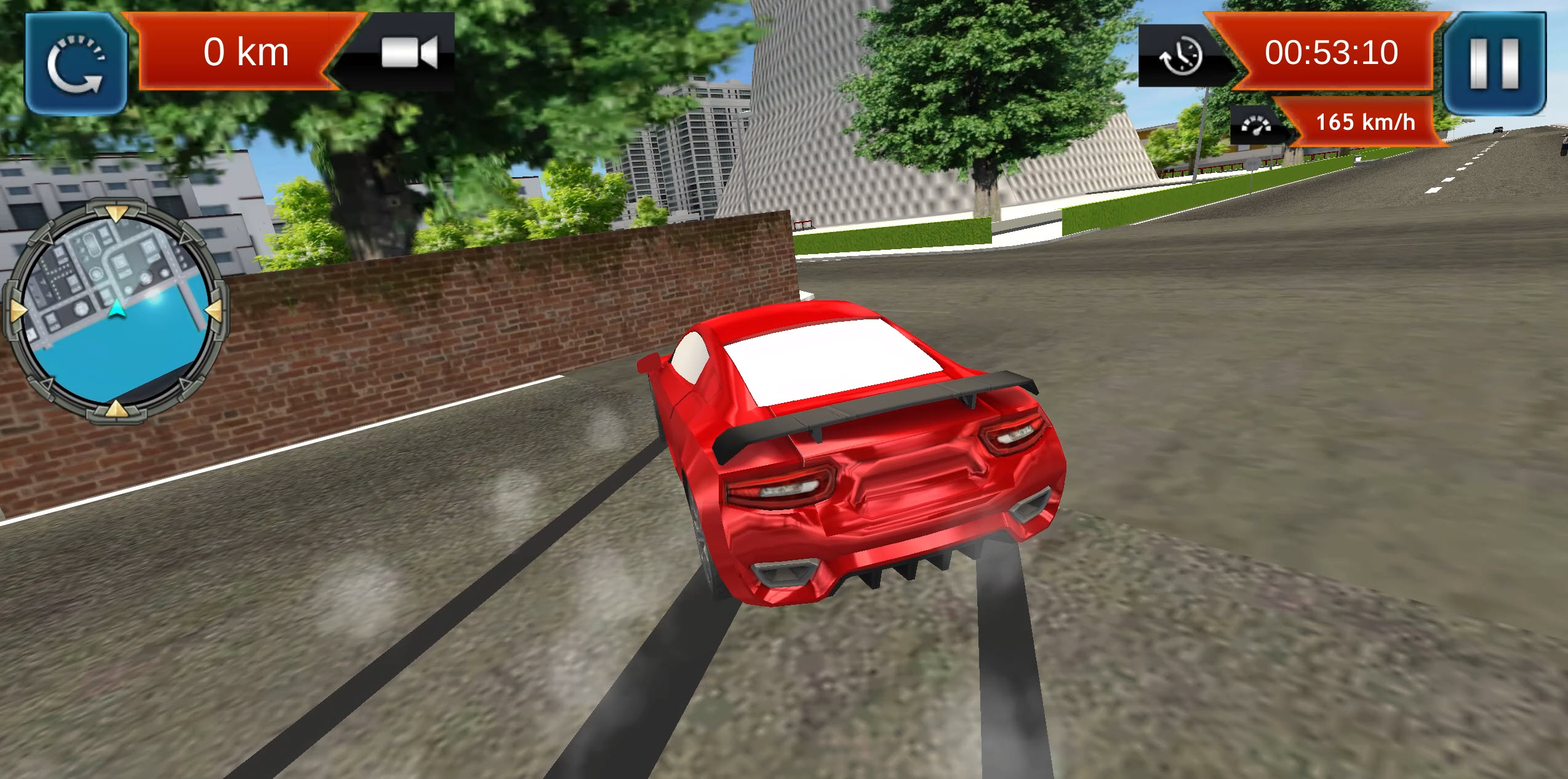Click the gold triangle on the minimap left
Viewport: 1568px width, 779px height.
tap(17, 310)
